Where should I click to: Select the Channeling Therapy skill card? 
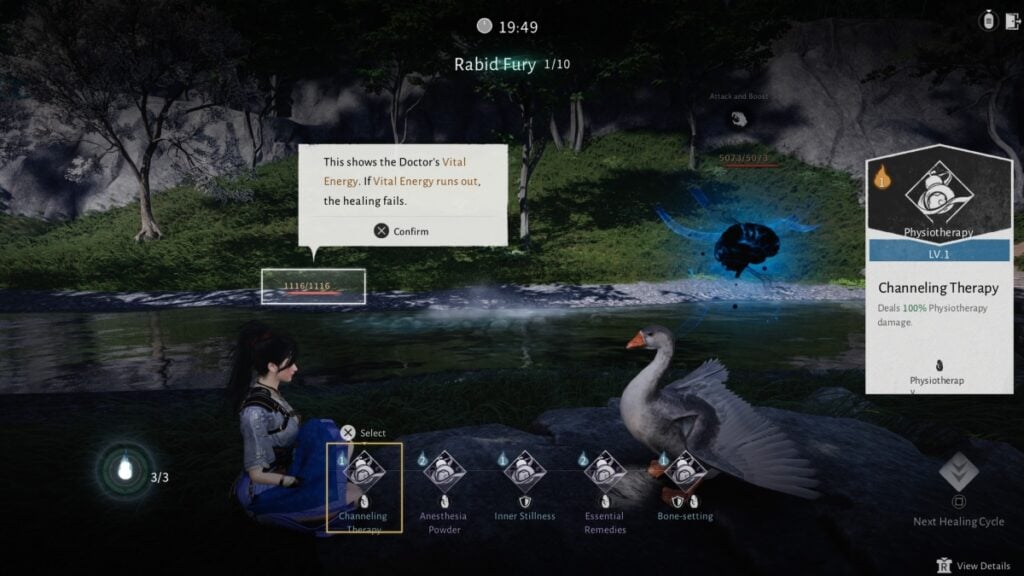tap(364, 472)
